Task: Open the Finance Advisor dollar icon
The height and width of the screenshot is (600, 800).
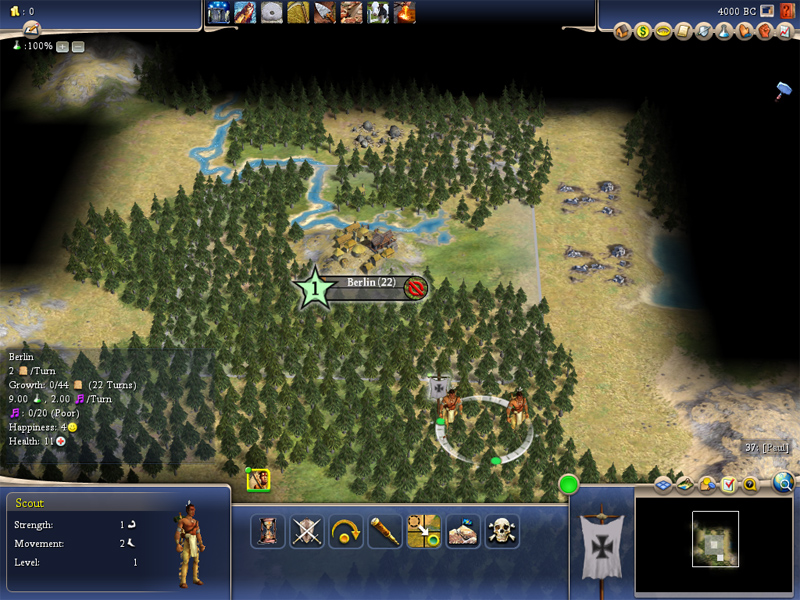Action: pos(642,31)
